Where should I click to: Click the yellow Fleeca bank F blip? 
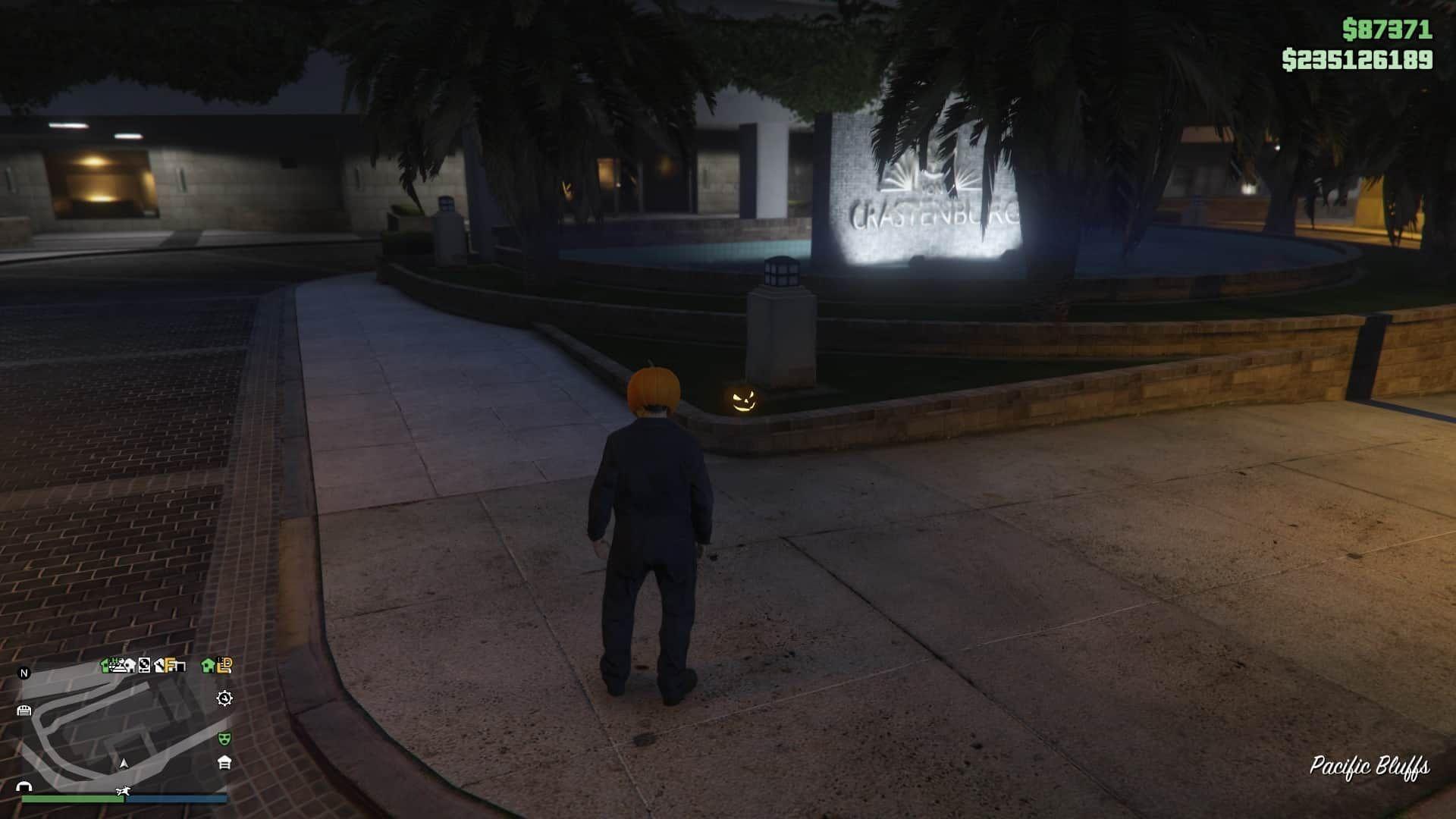(x=170, y=665)
